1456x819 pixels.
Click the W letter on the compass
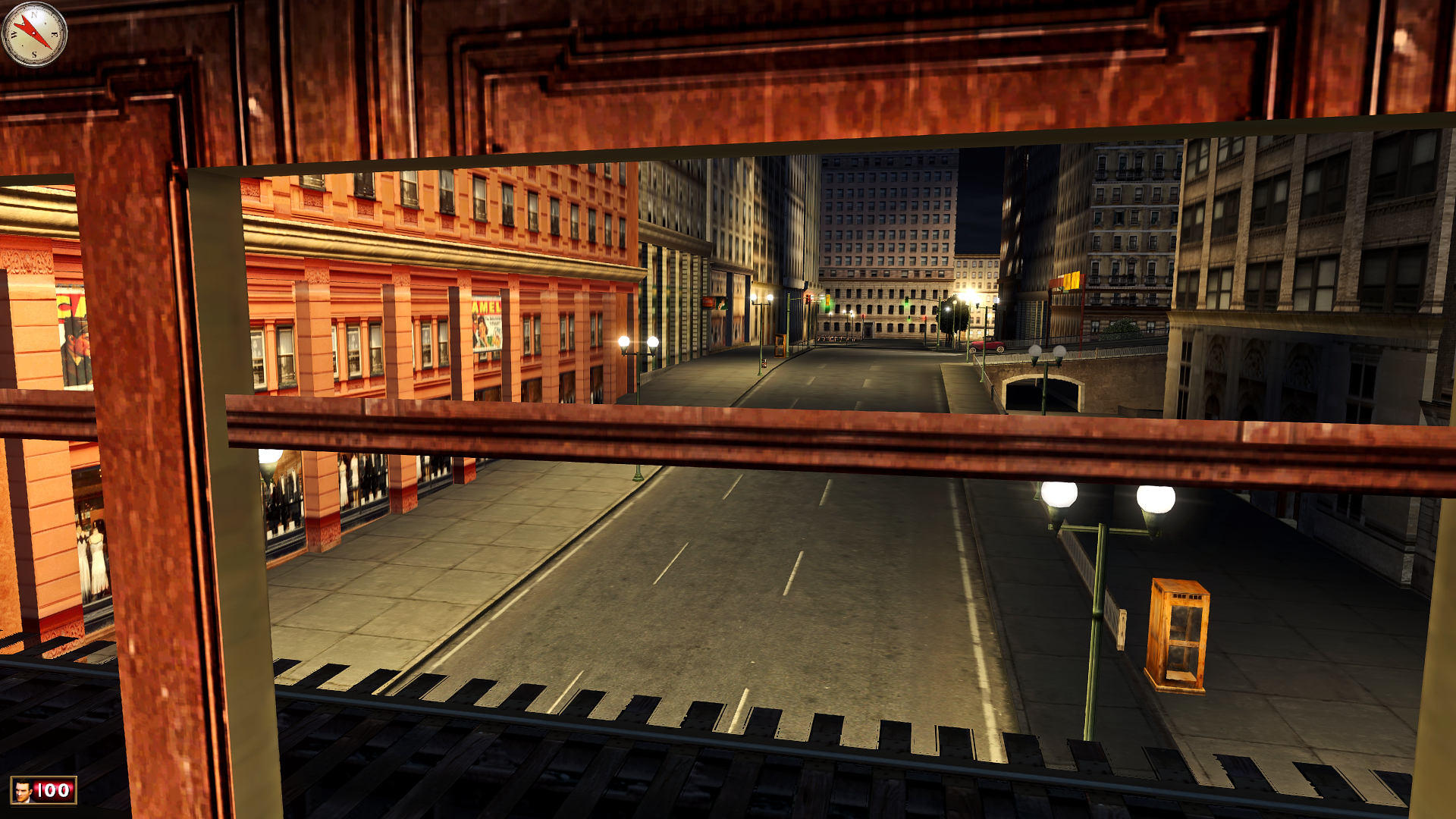14,35
